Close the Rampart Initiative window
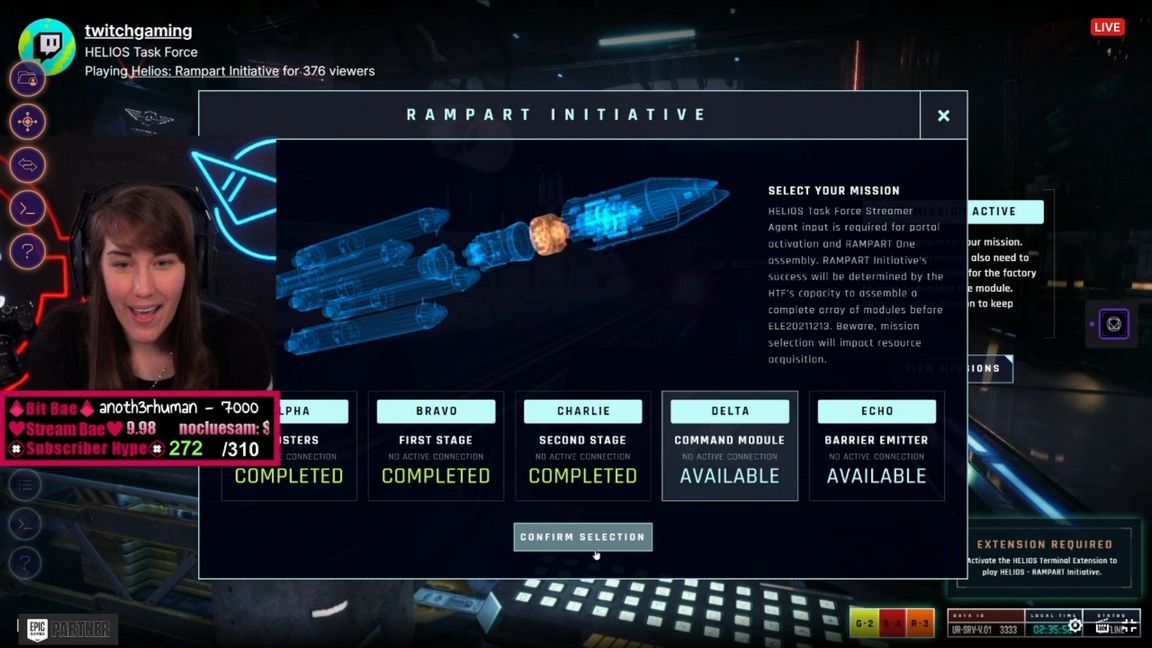This screenshot has width=1152, height=648. point(943,115)
